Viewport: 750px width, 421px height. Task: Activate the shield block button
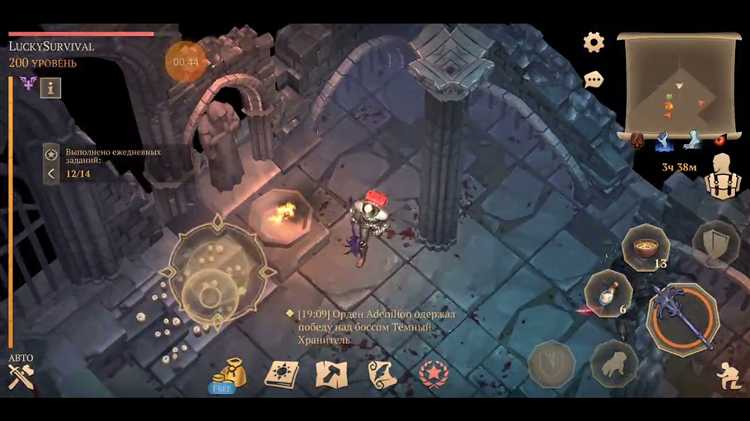716,242
